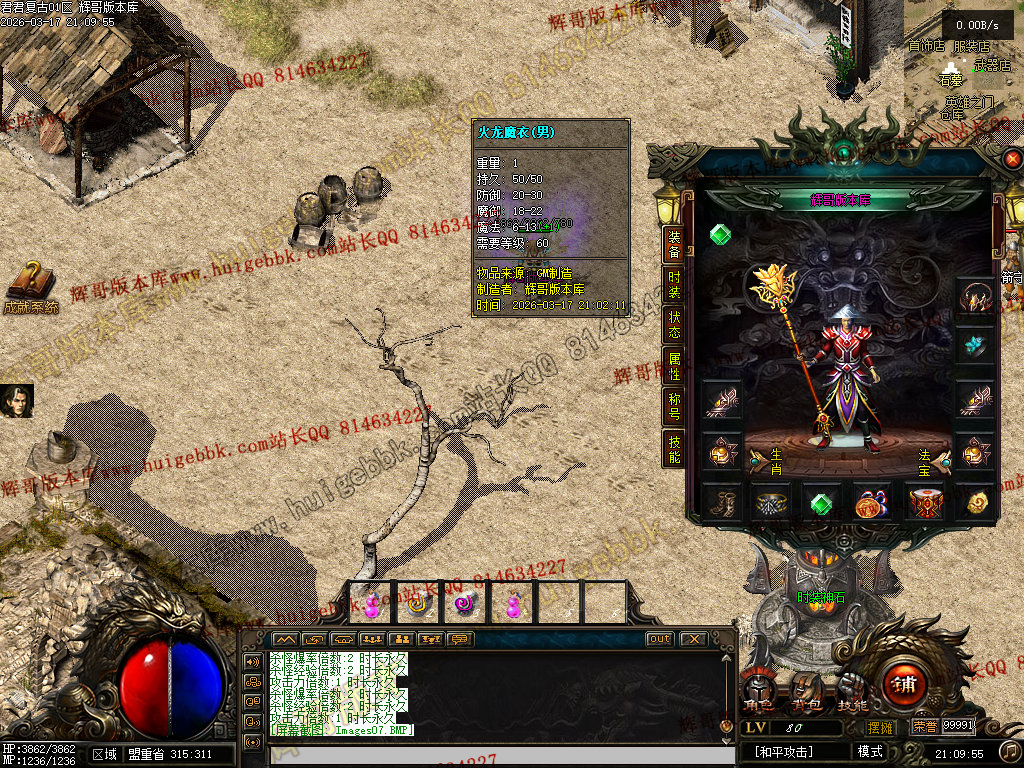Open the 状态 (status) tab
This screenshot has height=768, width=1024.
coord(675,323)
